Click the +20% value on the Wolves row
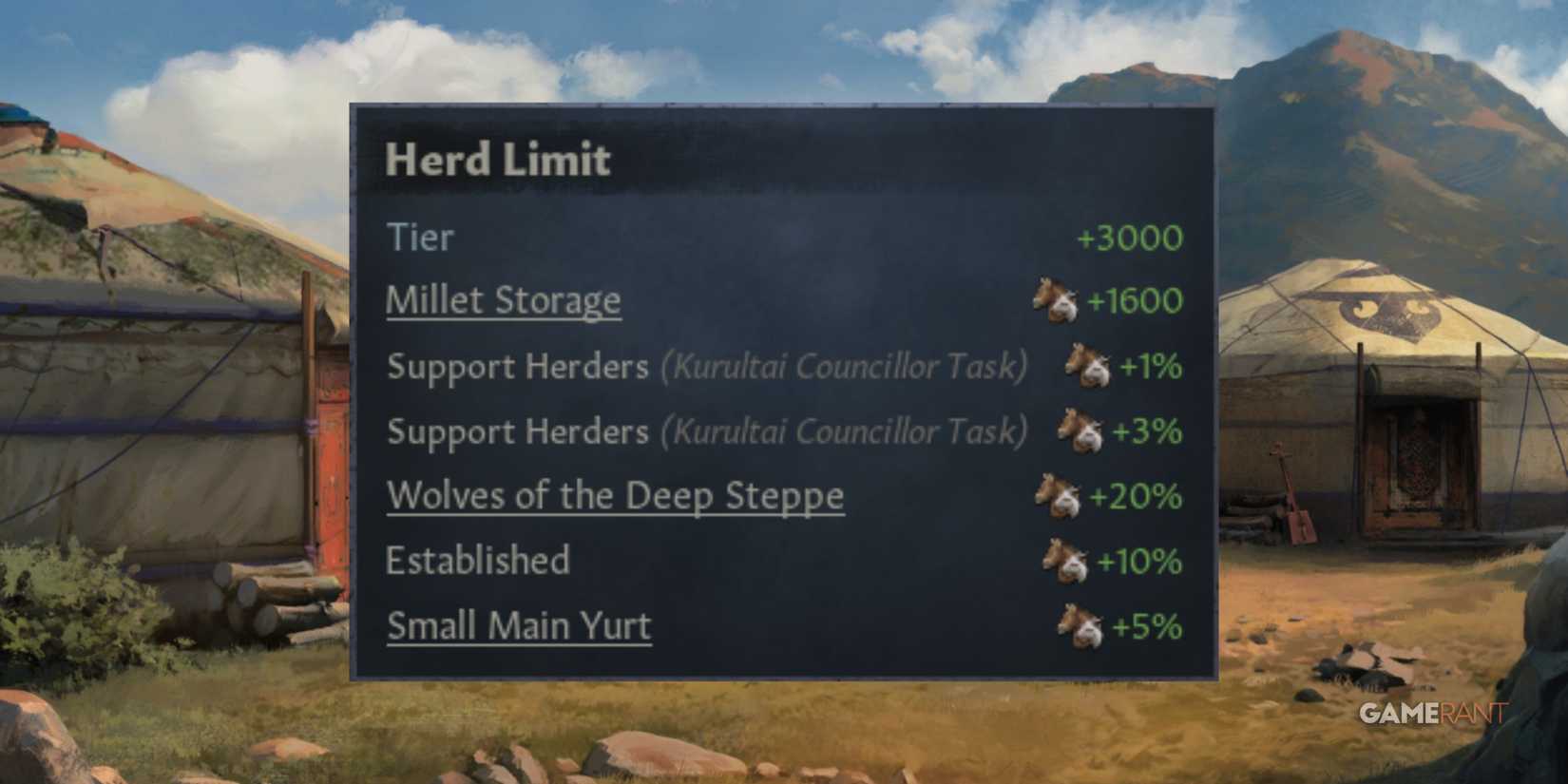Viewport: 1568px width, 784px height. [x=1136, y=495]
